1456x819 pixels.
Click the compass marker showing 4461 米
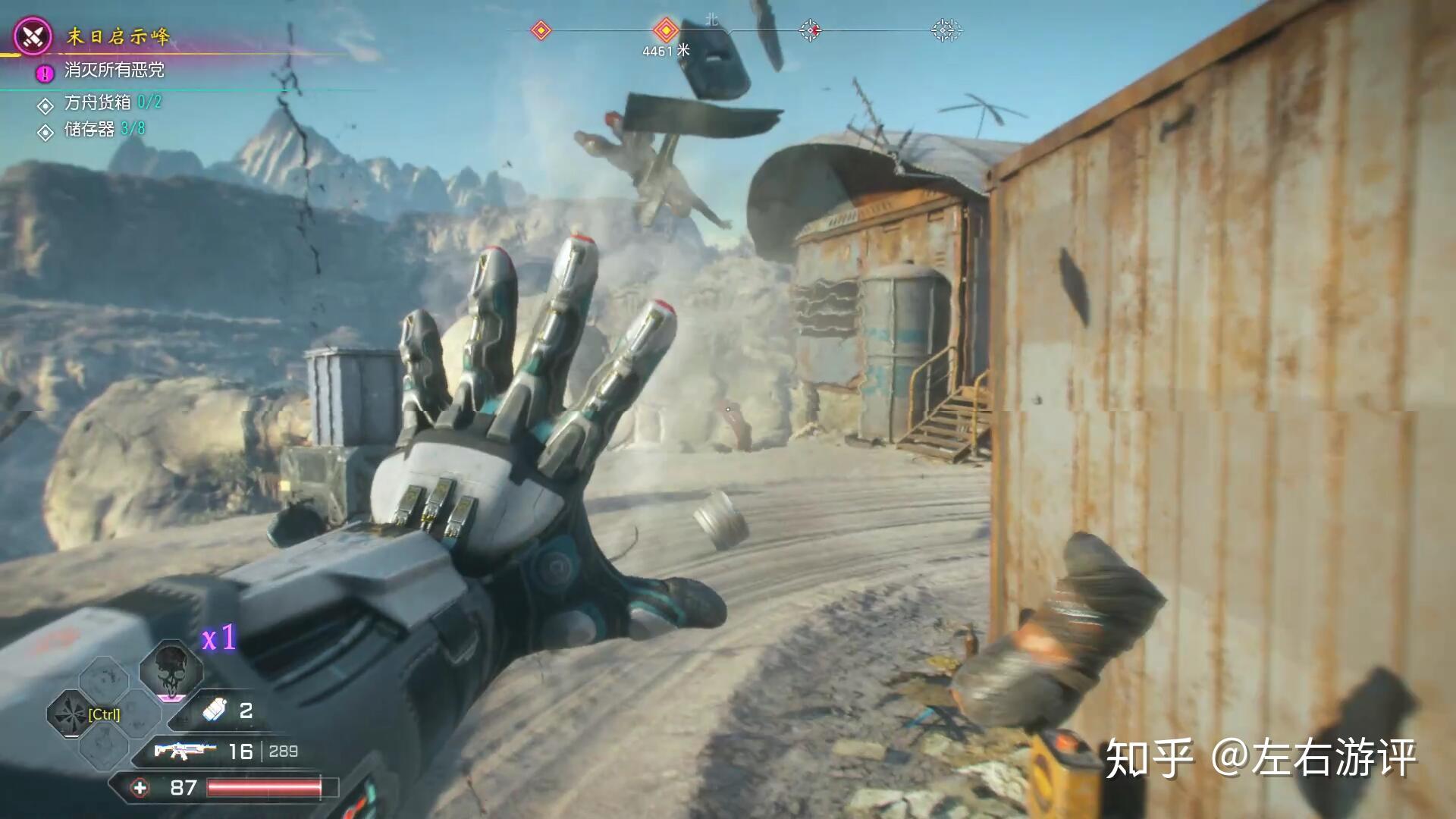tap(666, 31)
